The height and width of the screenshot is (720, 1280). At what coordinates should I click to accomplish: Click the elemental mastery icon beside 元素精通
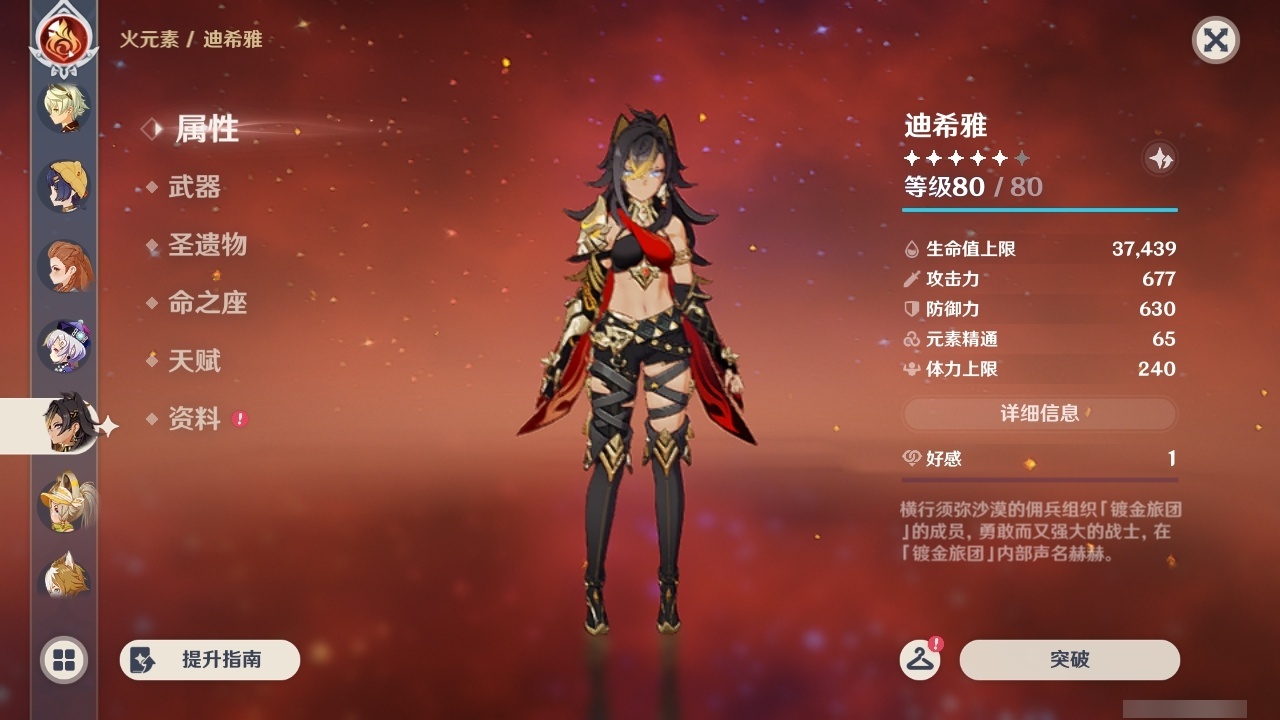click(910, 339)
